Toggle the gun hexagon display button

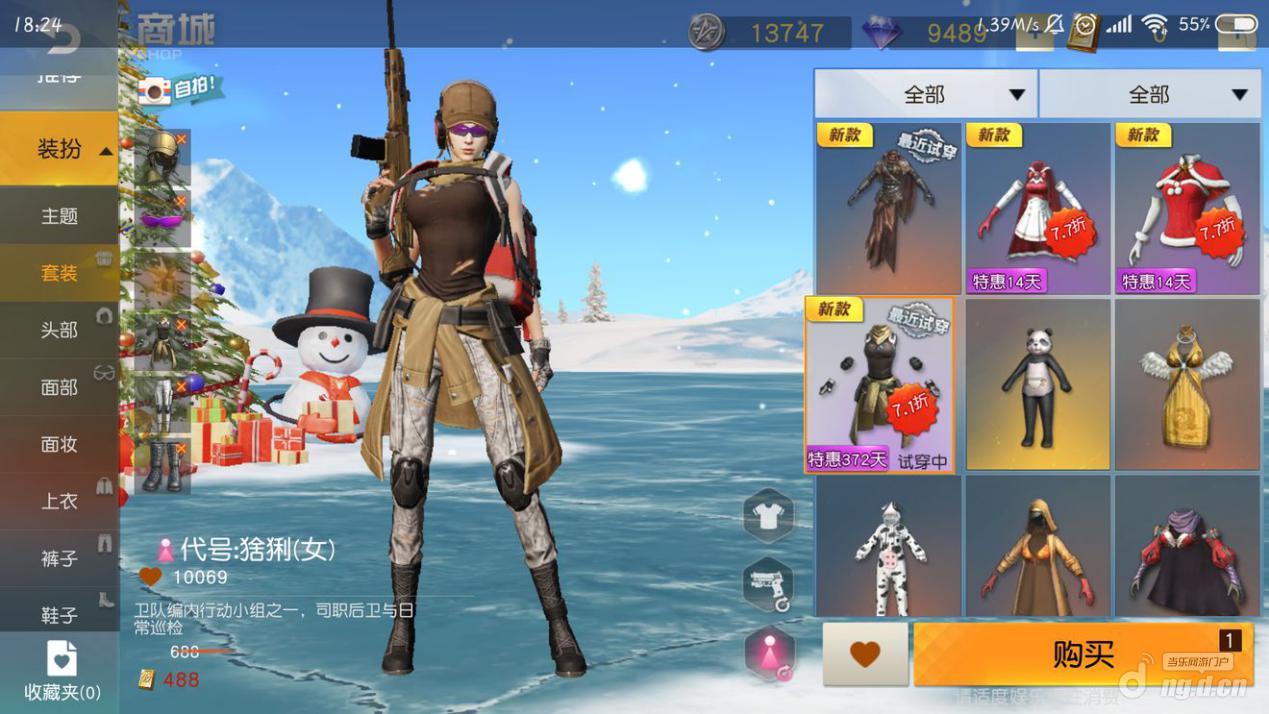(x=768, y=584)
